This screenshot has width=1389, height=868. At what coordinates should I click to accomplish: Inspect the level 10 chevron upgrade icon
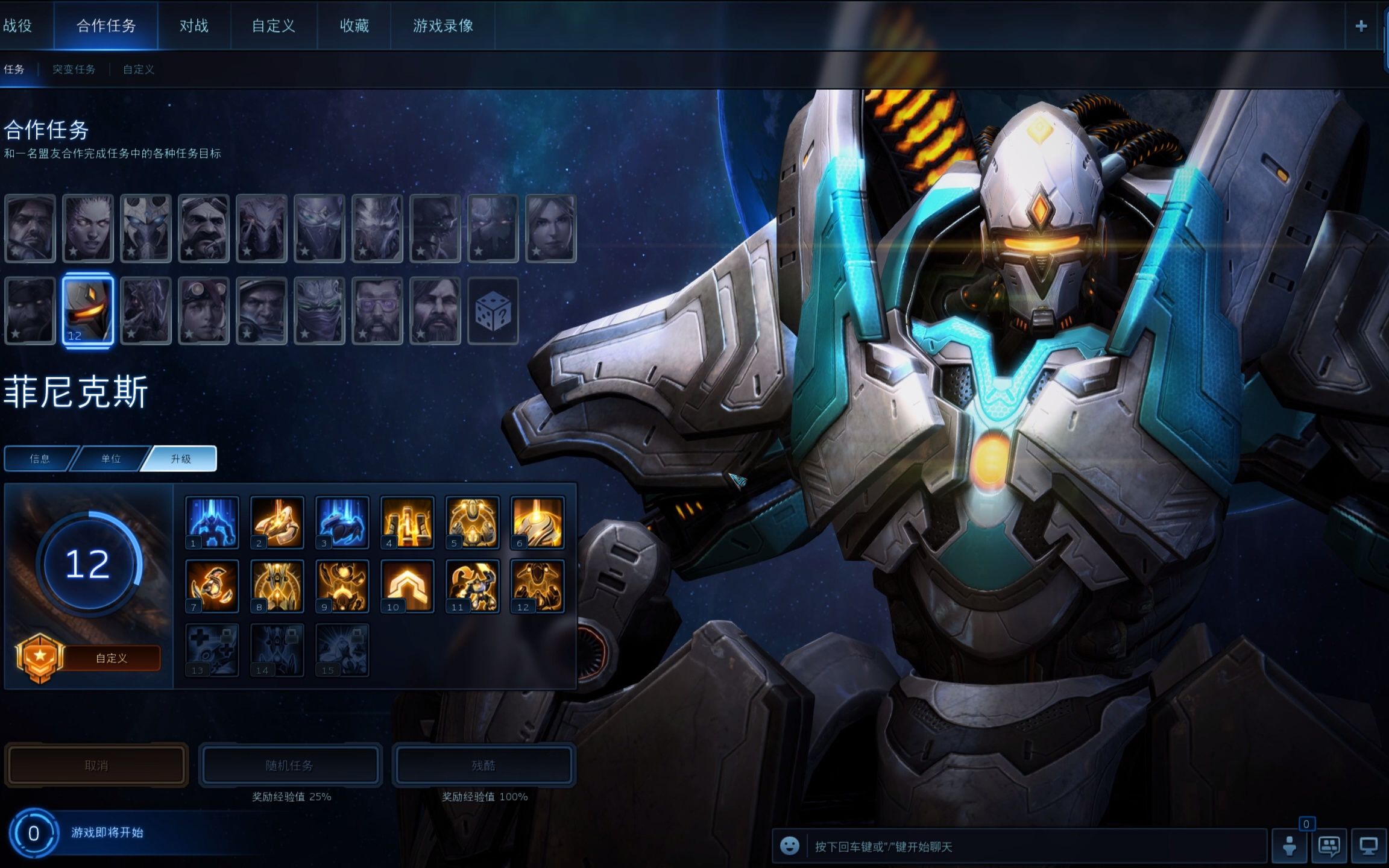tap(407, 586)
